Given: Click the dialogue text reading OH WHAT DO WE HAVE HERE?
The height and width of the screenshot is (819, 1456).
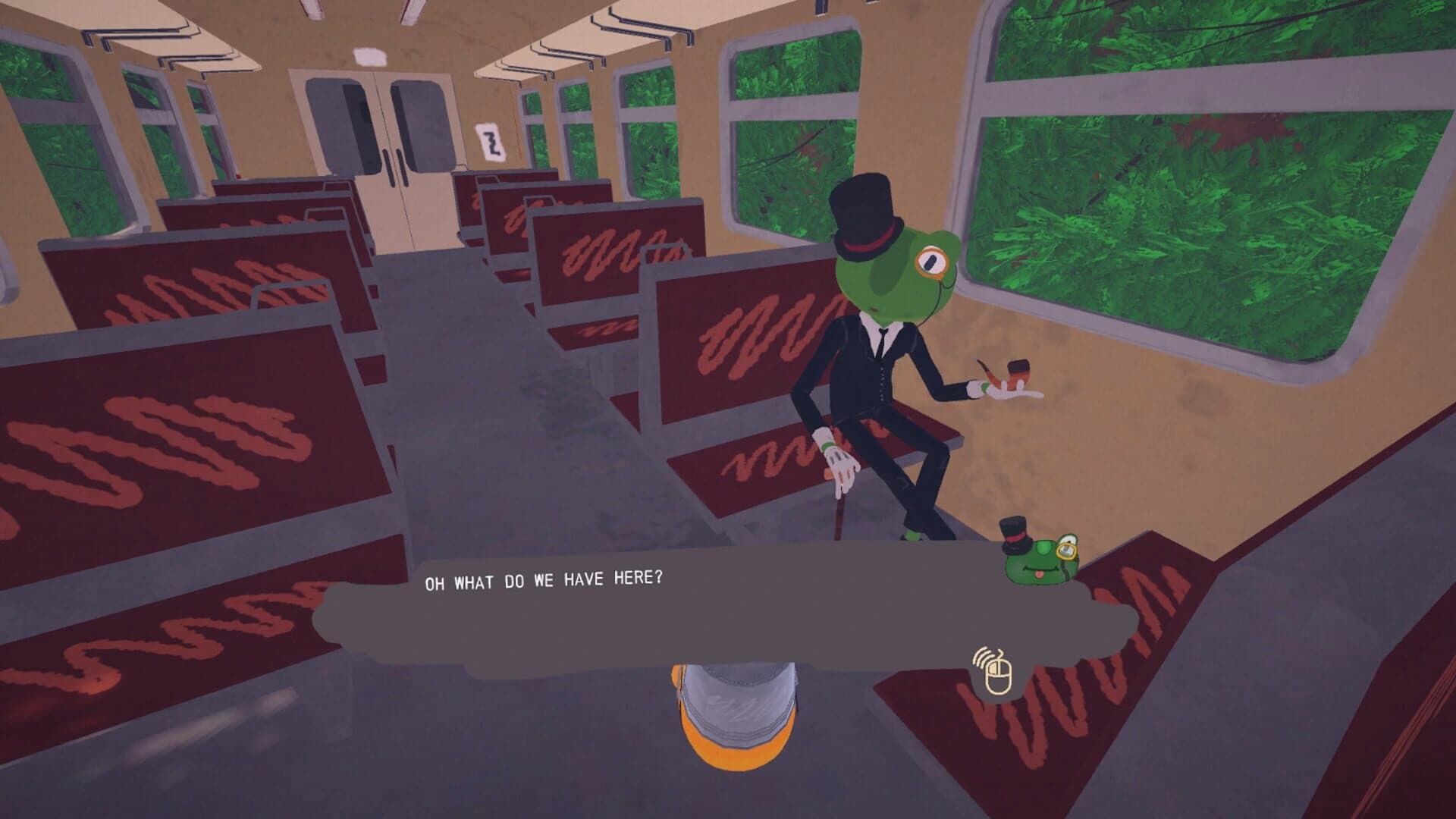Looking at the screenshot, I should (x=543, y=579).
